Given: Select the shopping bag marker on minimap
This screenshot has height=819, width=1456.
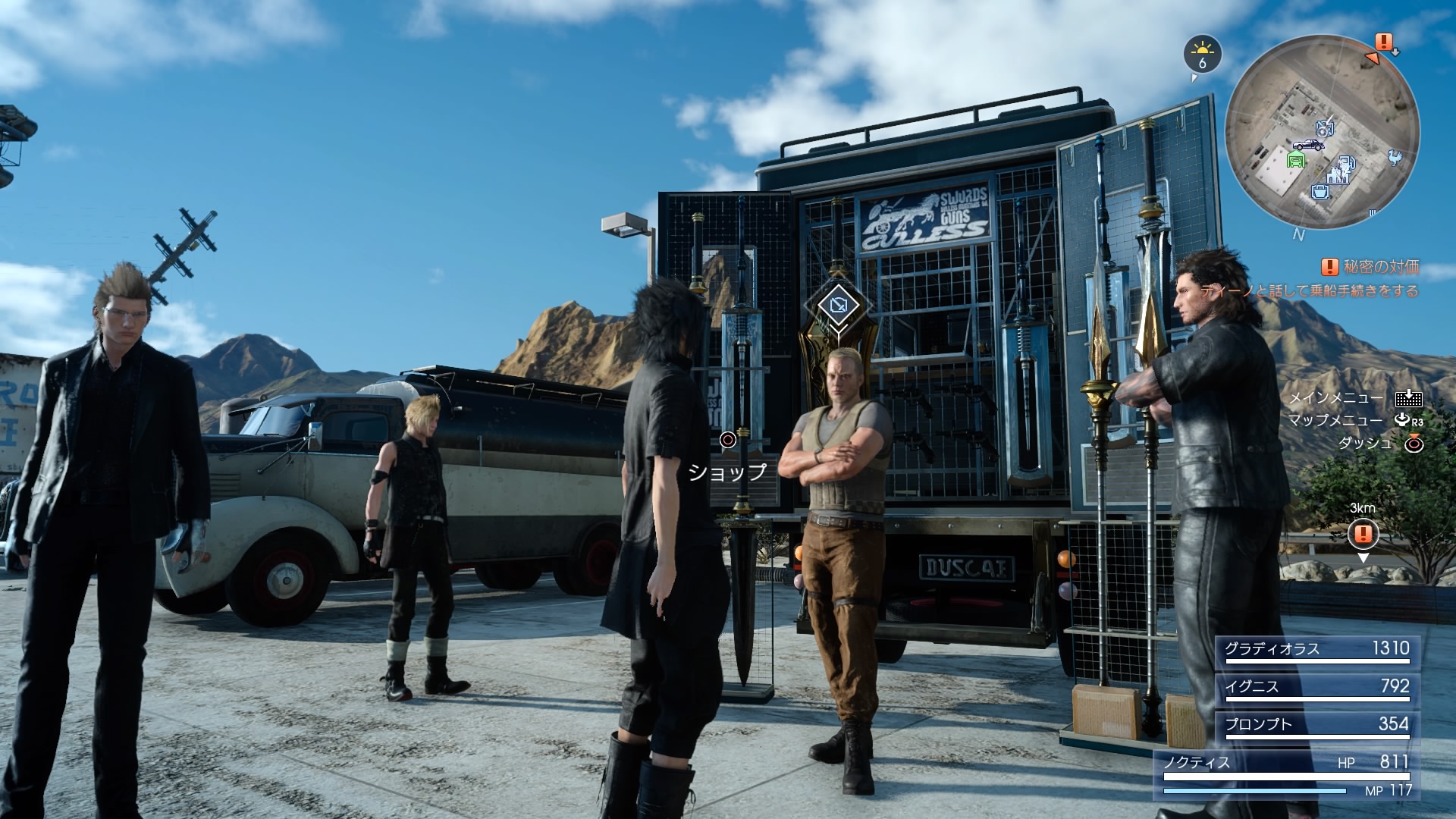Looking at the screenshot, I should coord(1321,190).
